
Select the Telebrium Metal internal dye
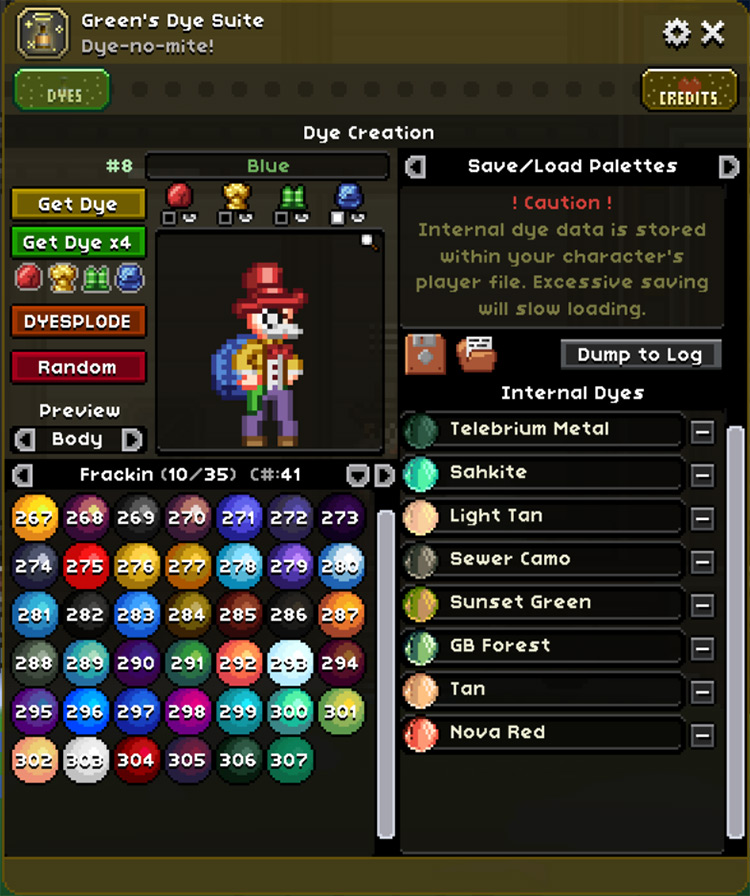[543, 430]
